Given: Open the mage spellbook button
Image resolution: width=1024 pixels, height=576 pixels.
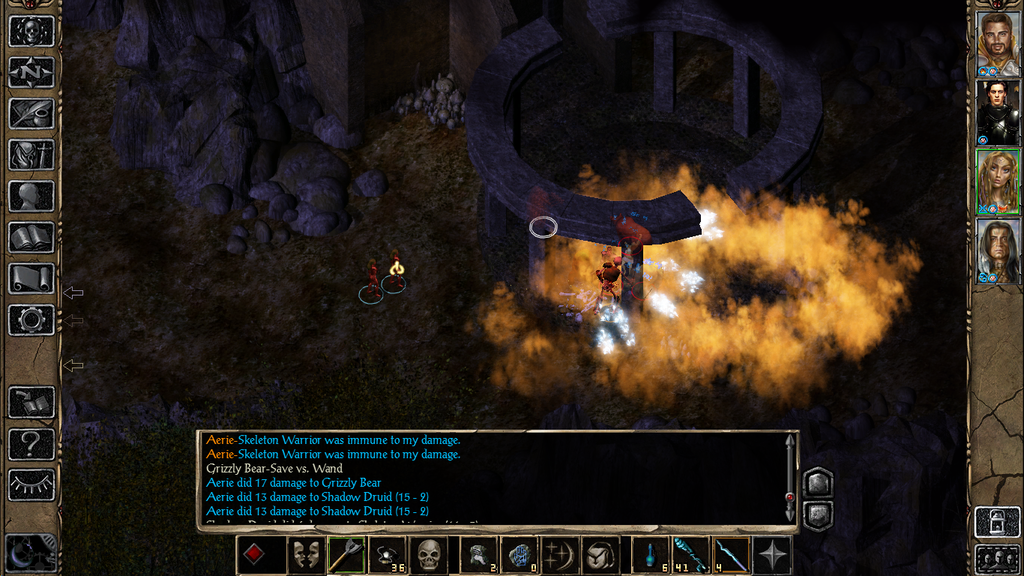Looking at the screenshot, I should coord(31,237).
